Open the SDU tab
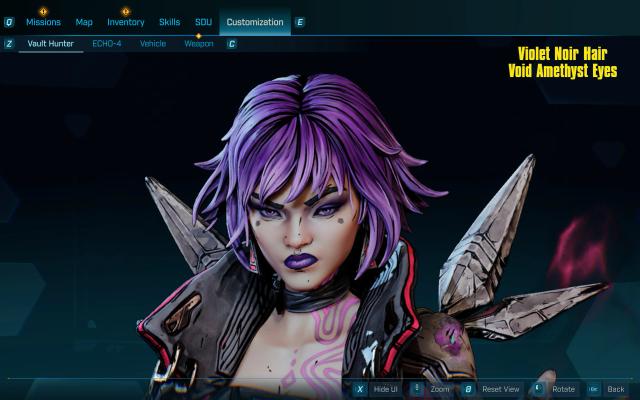The image size is (640, 400). pyautogui.click(x=203, y=22)
